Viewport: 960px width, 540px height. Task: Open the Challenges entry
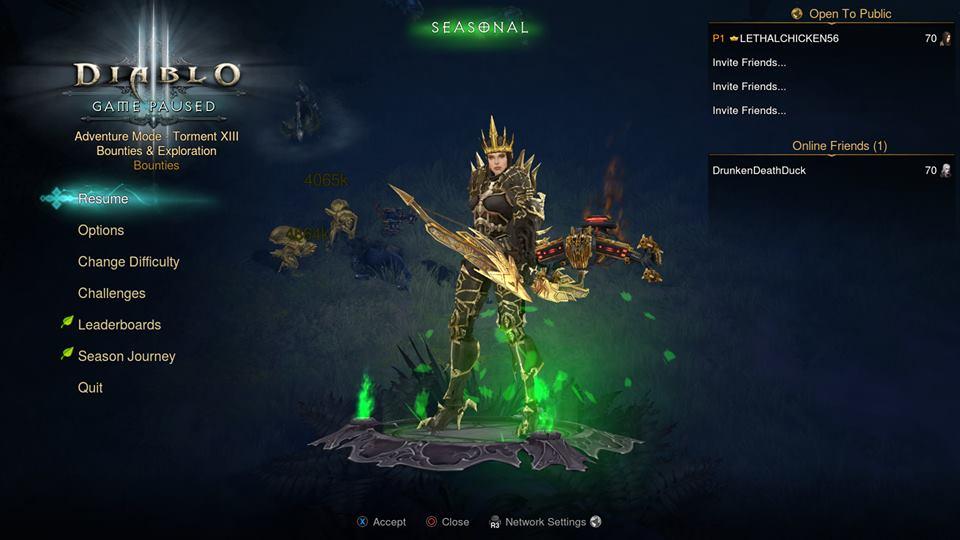click(111, 293)
